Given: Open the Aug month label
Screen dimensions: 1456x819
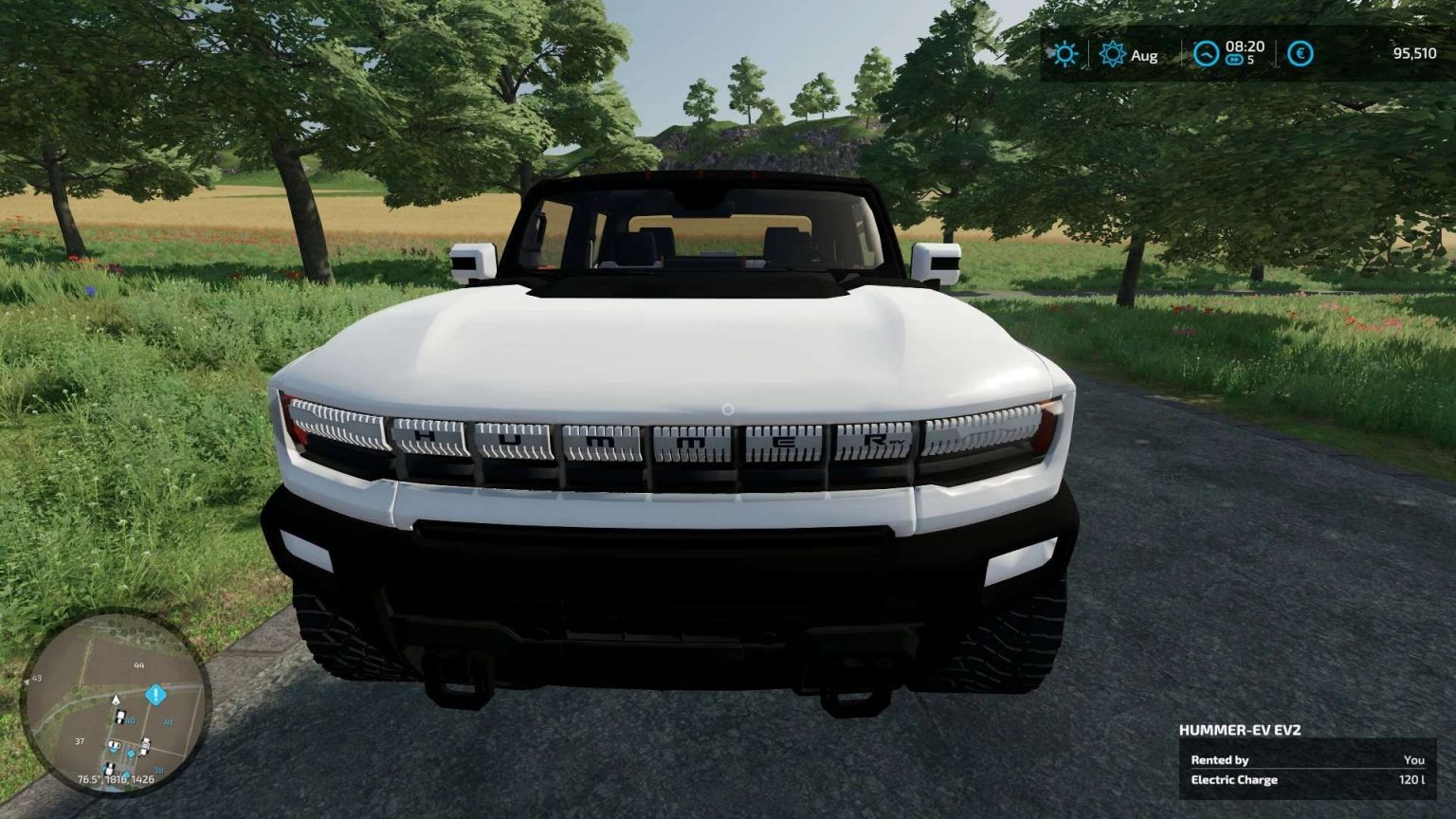Looking at the screenshot, I should click(x=1145, y=56).
